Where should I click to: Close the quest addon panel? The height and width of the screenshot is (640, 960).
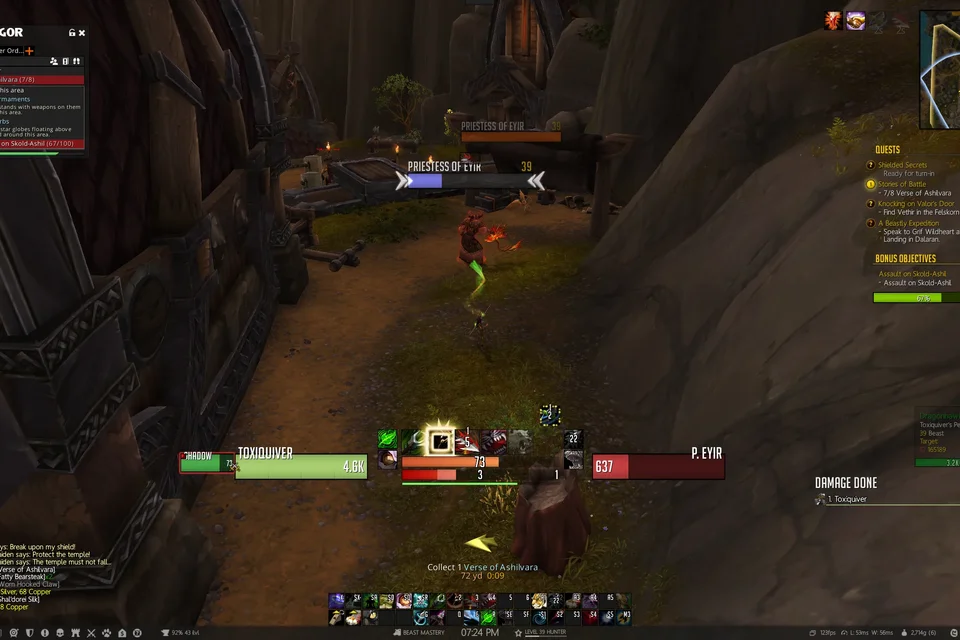(82, 33)
